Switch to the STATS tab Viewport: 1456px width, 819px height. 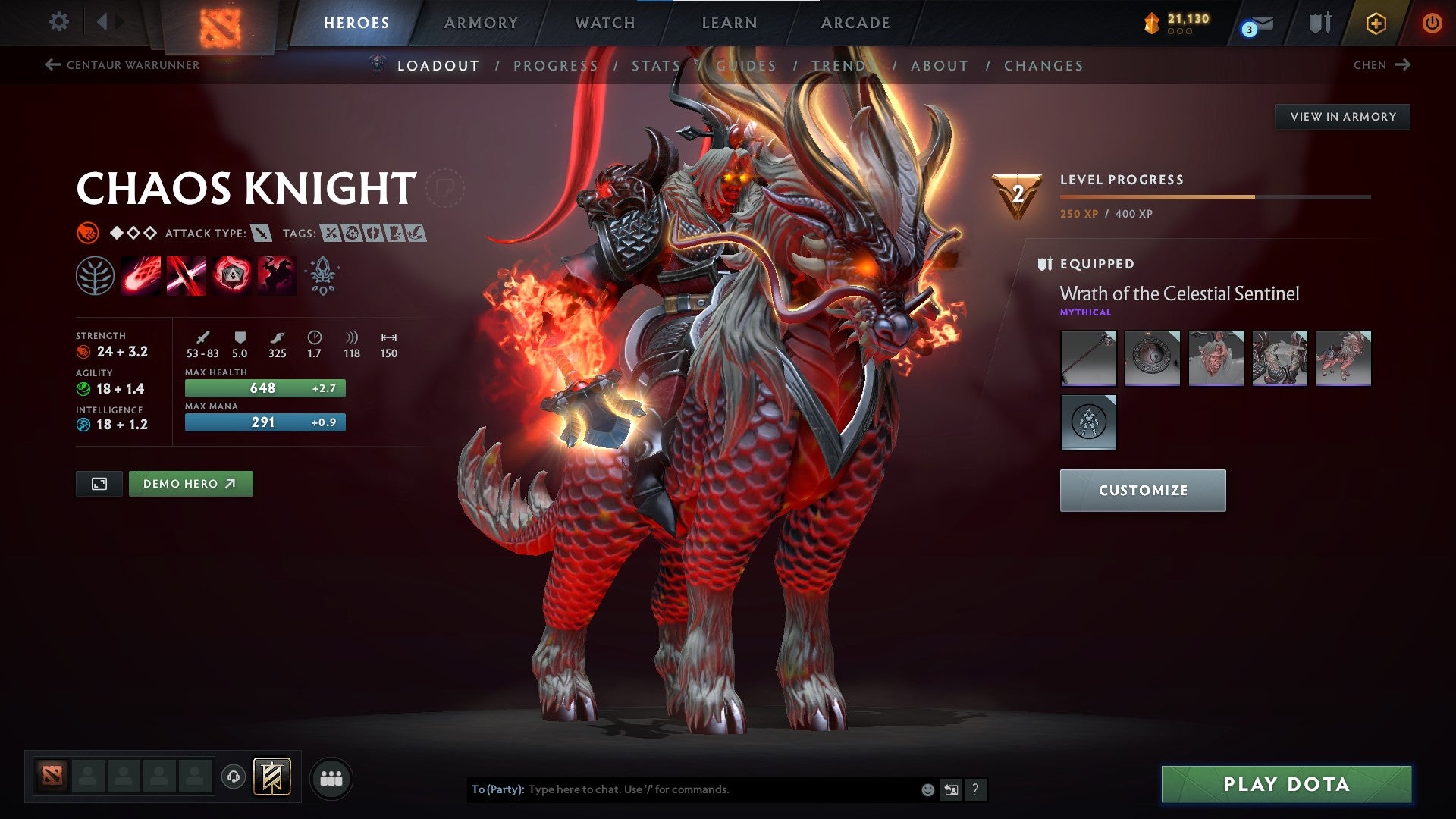656,65
